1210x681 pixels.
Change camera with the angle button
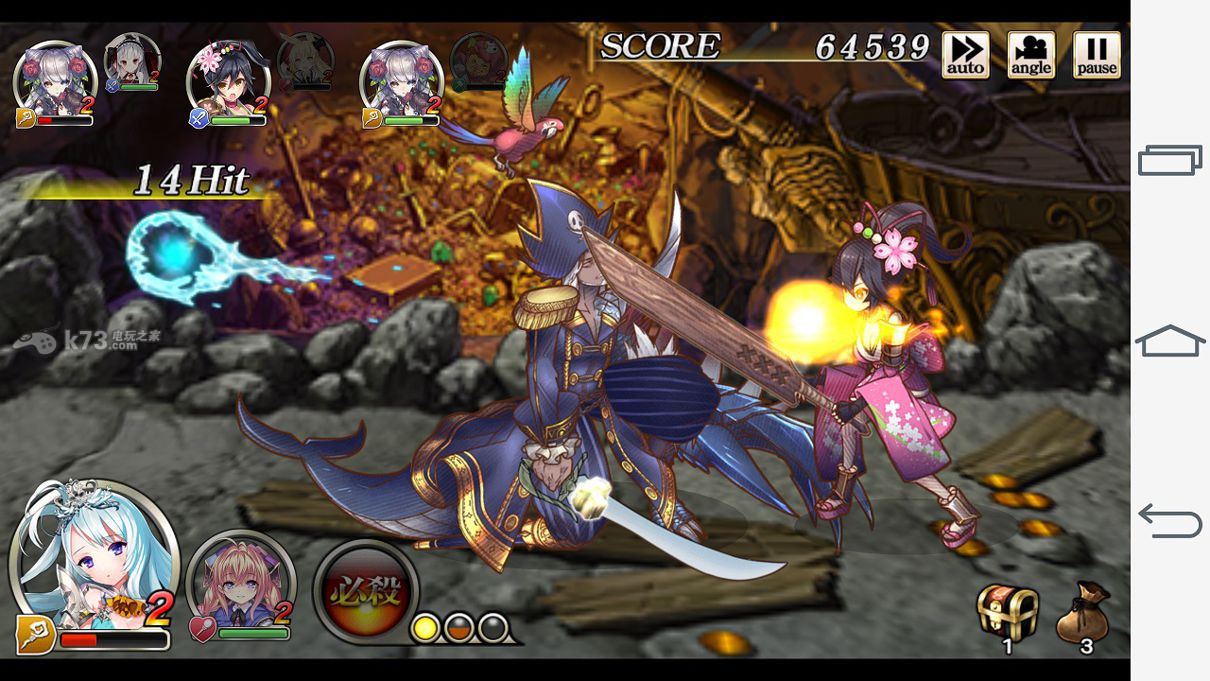[x=1031, y=55]
